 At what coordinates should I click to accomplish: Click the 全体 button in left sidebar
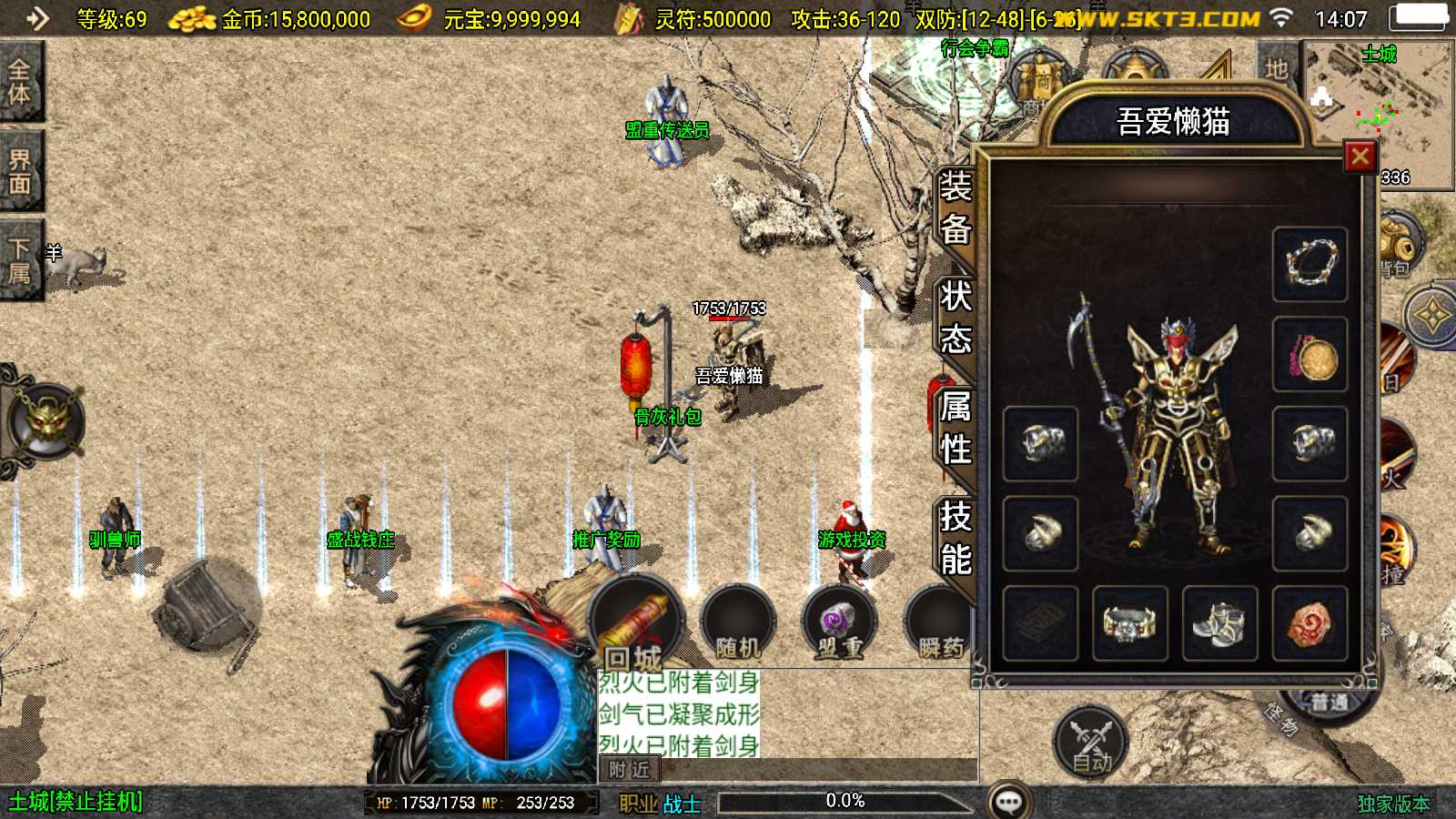click(x=20, y=82)
